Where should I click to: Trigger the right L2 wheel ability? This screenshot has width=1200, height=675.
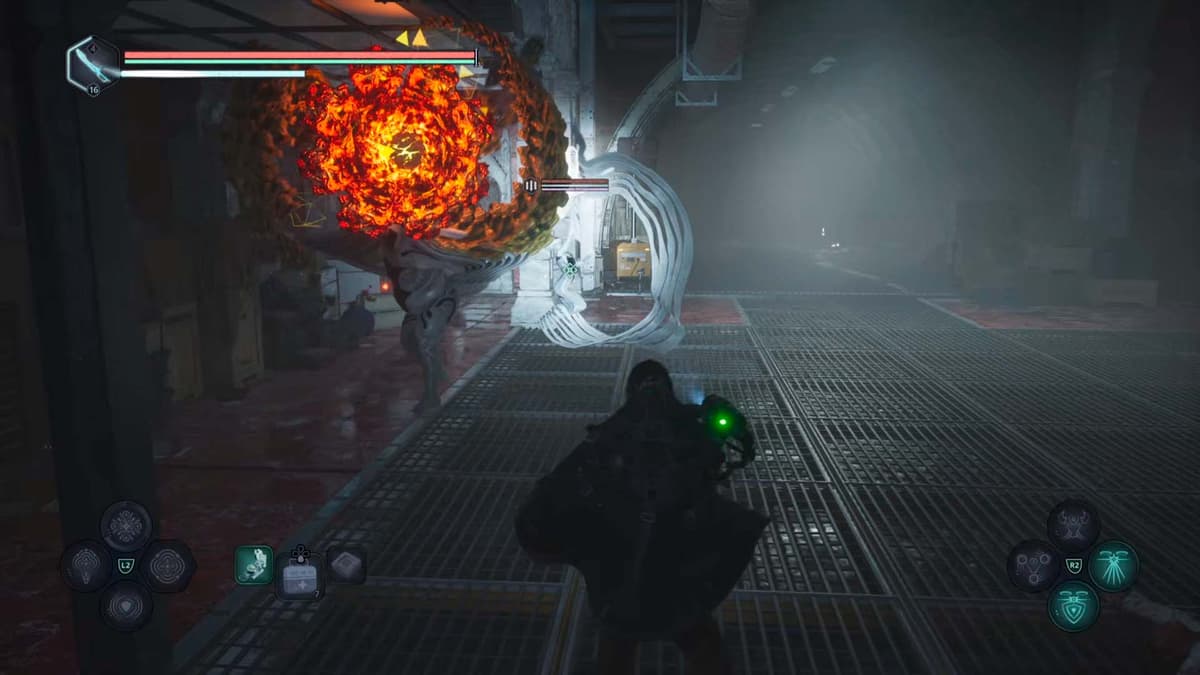coord(167,566)
